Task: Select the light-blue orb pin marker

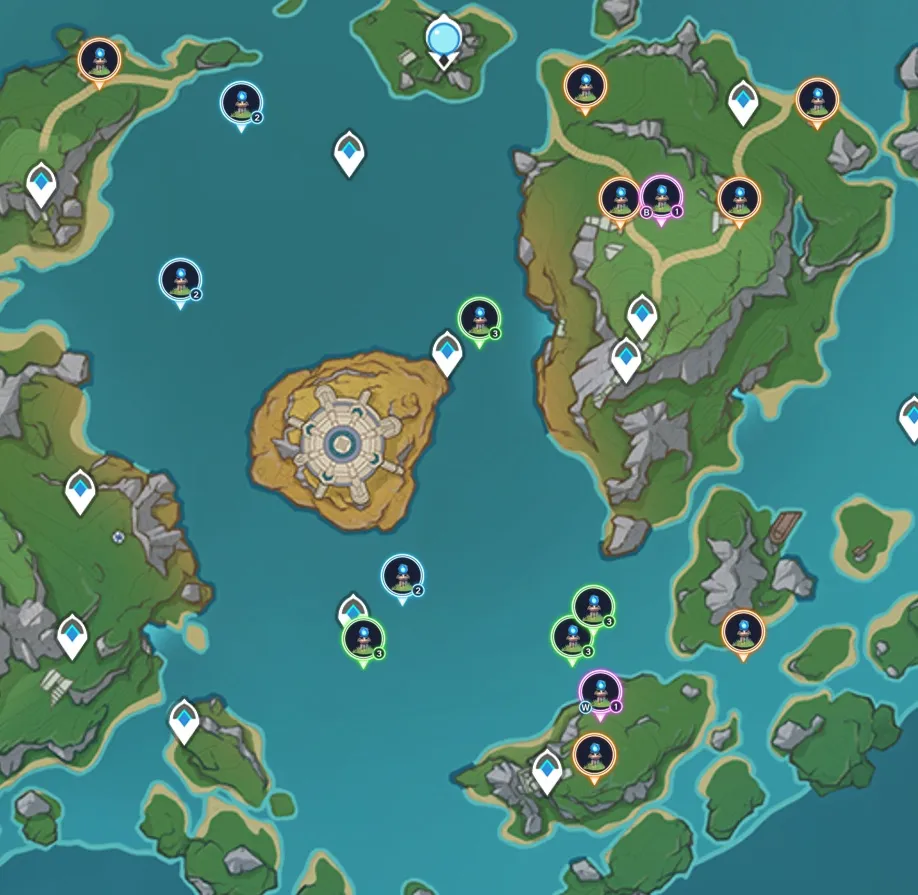Action: tap(443, 39)
